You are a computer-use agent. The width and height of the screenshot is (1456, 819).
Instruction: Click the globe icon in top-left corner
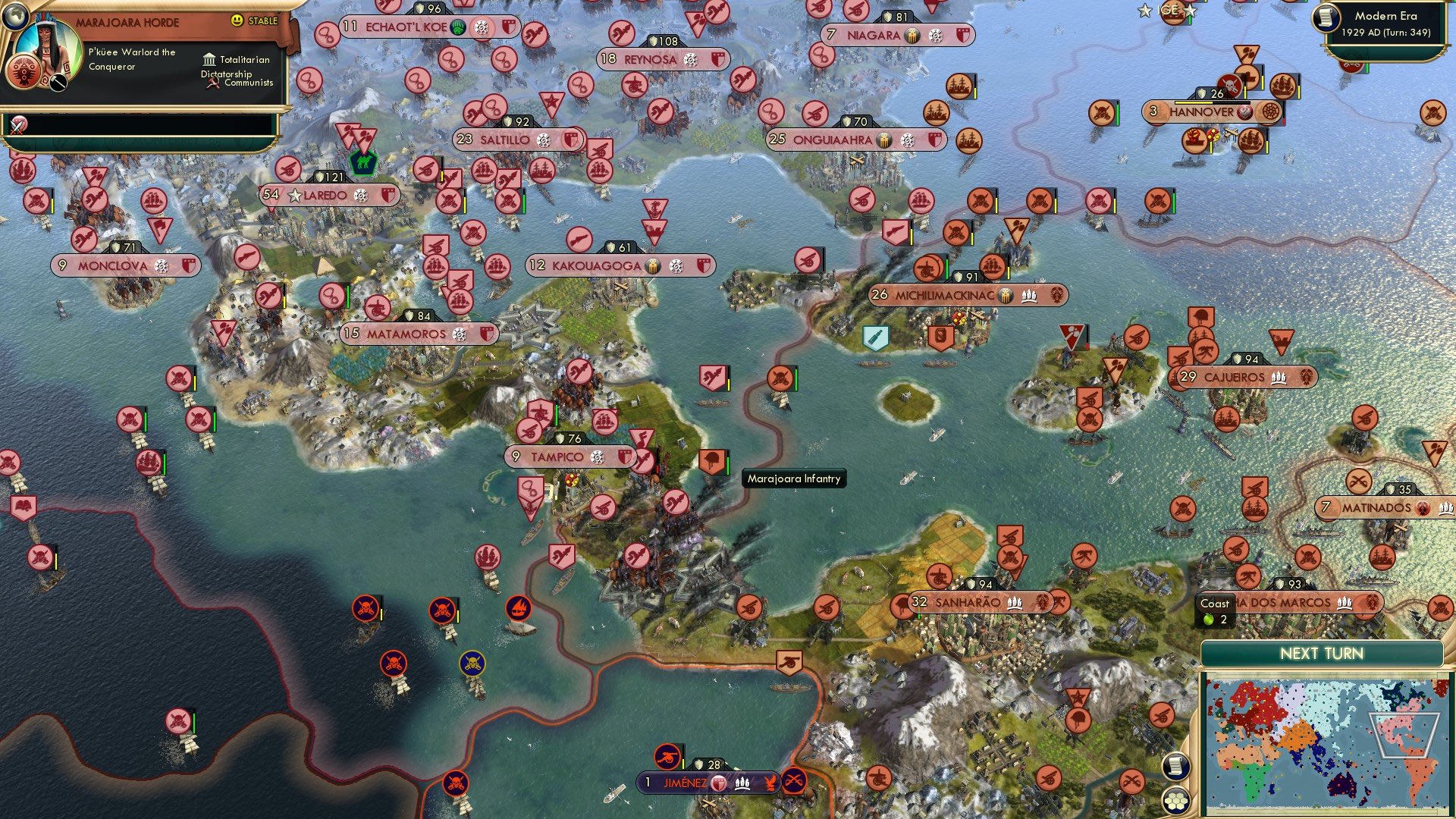pos(16,17)
